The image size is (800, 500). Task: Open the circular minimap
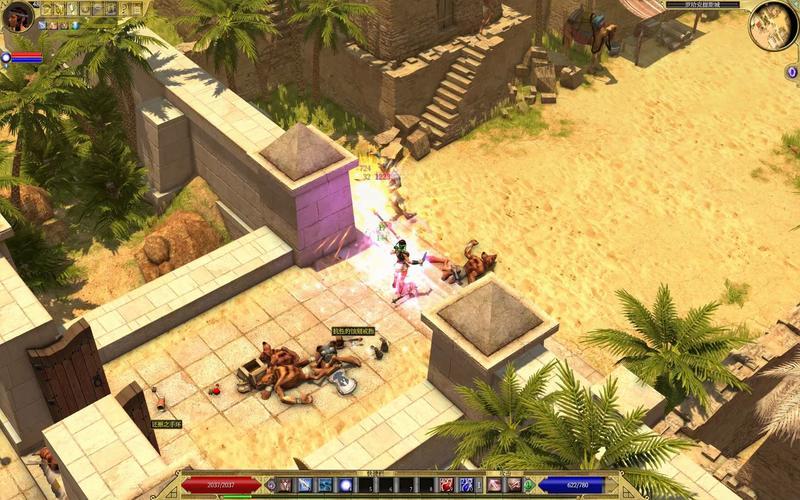[773, 25]
